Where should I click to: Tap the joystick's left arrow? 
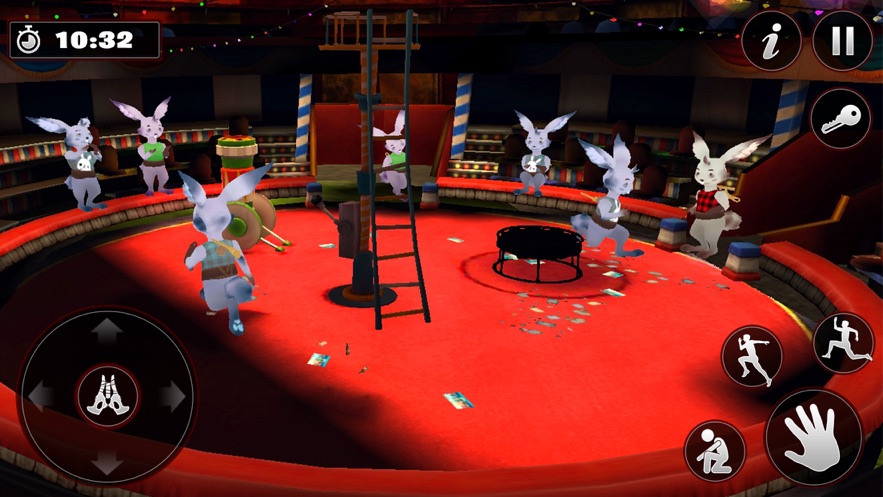41,397
